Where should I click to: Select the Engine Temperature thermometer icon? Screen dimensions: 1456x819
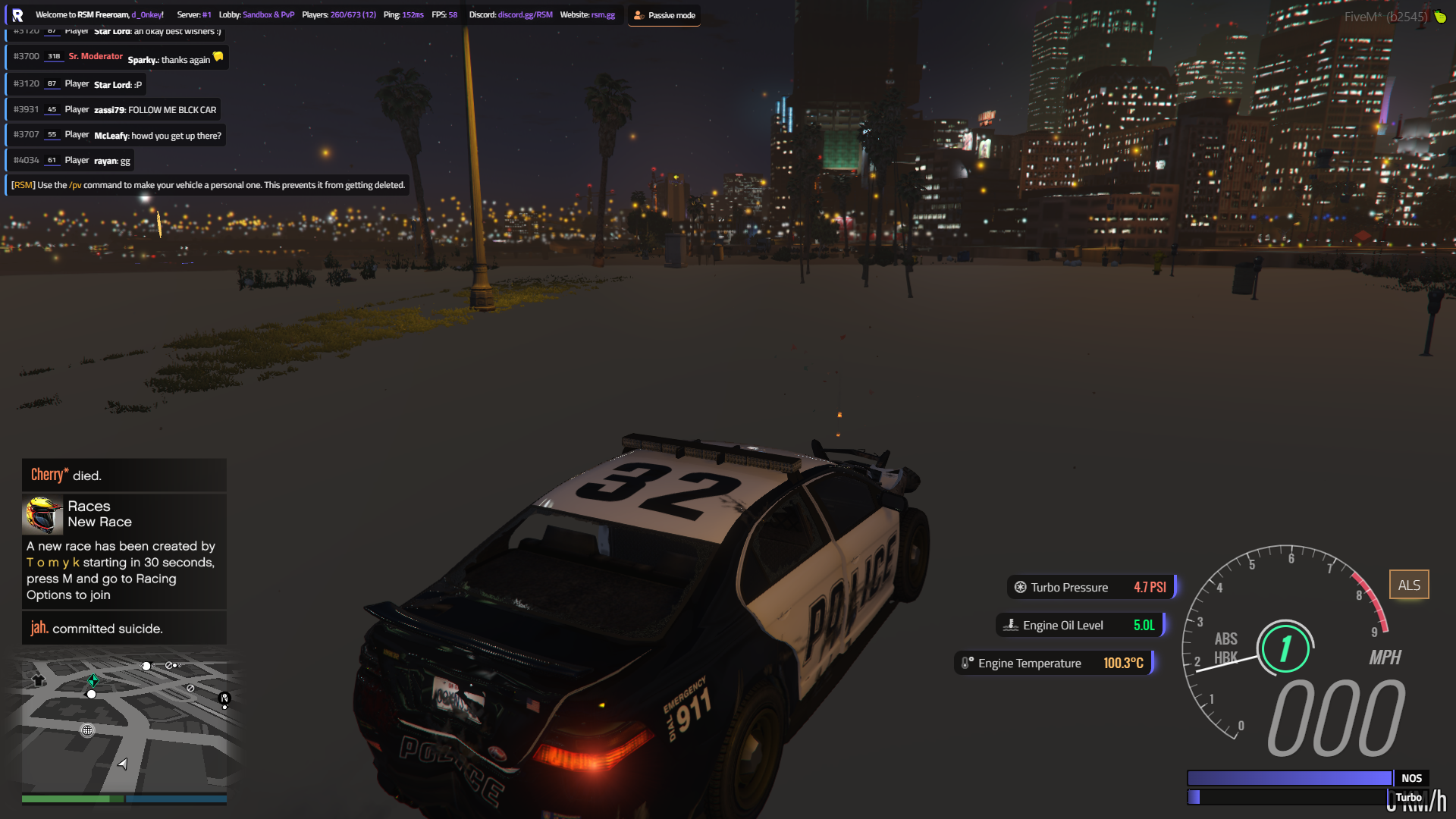click(965, 662)
